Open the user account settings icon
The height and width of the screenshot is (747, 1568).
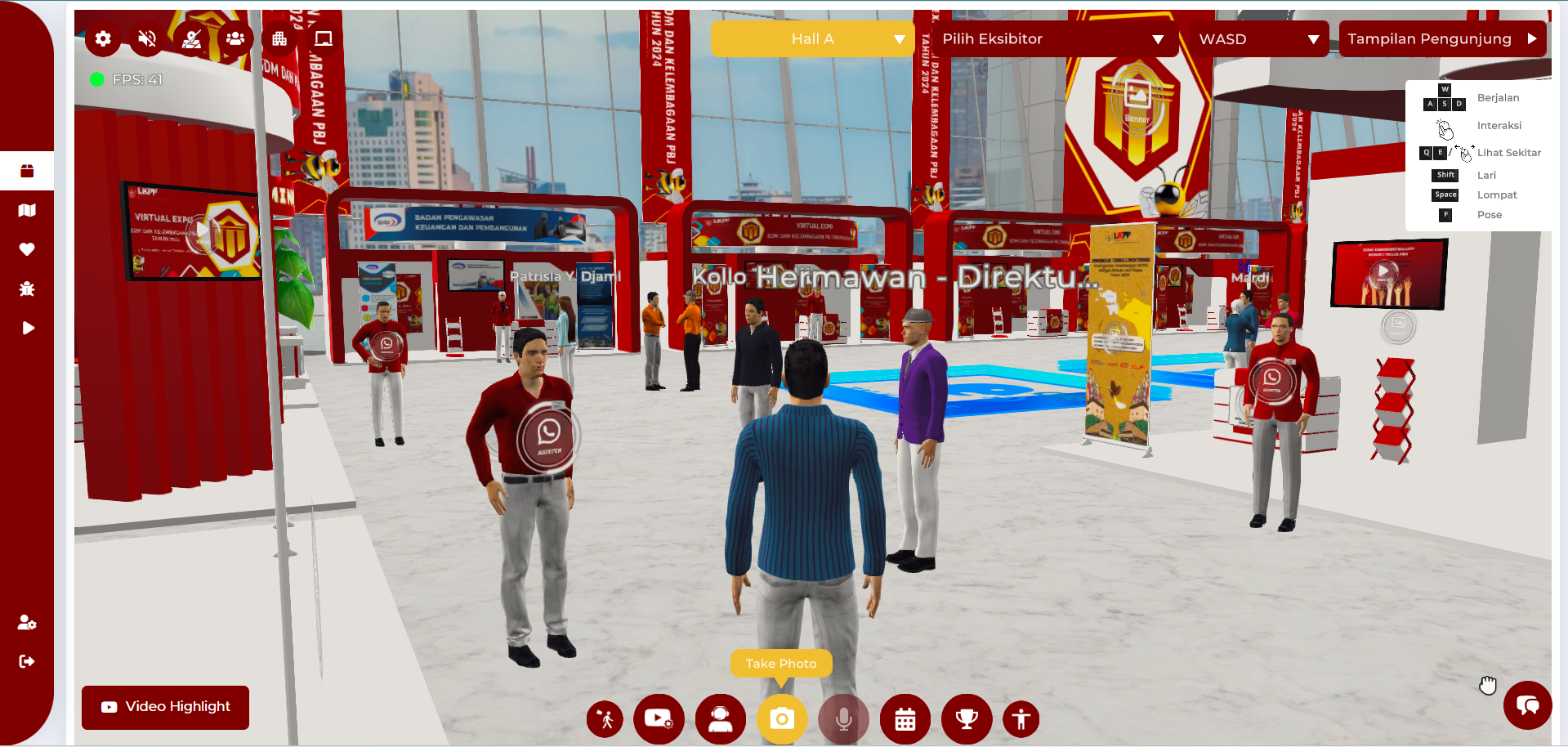point(27,623)
